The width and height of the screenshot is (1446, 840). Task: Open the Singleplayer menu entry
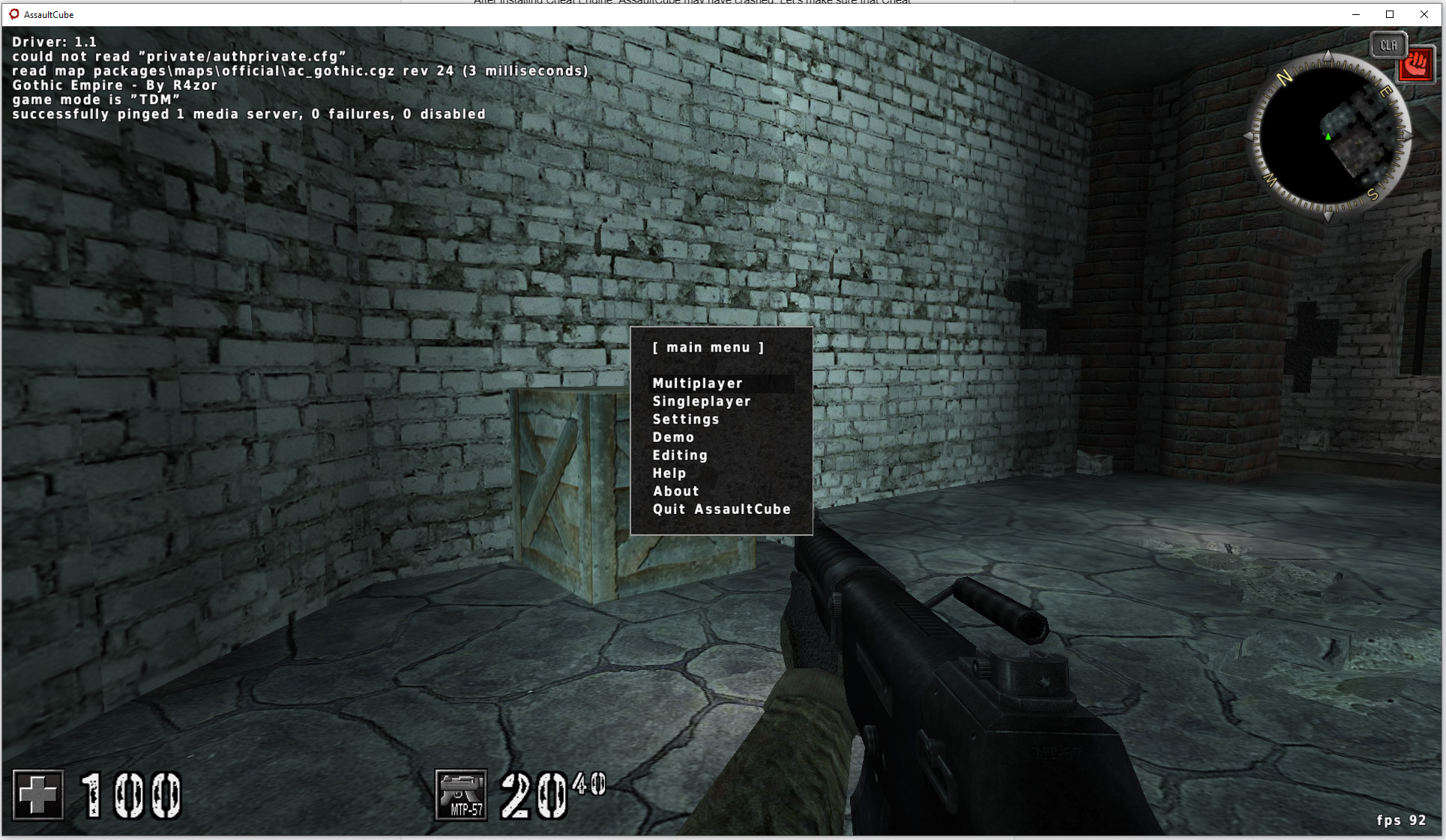pos(702,402)
